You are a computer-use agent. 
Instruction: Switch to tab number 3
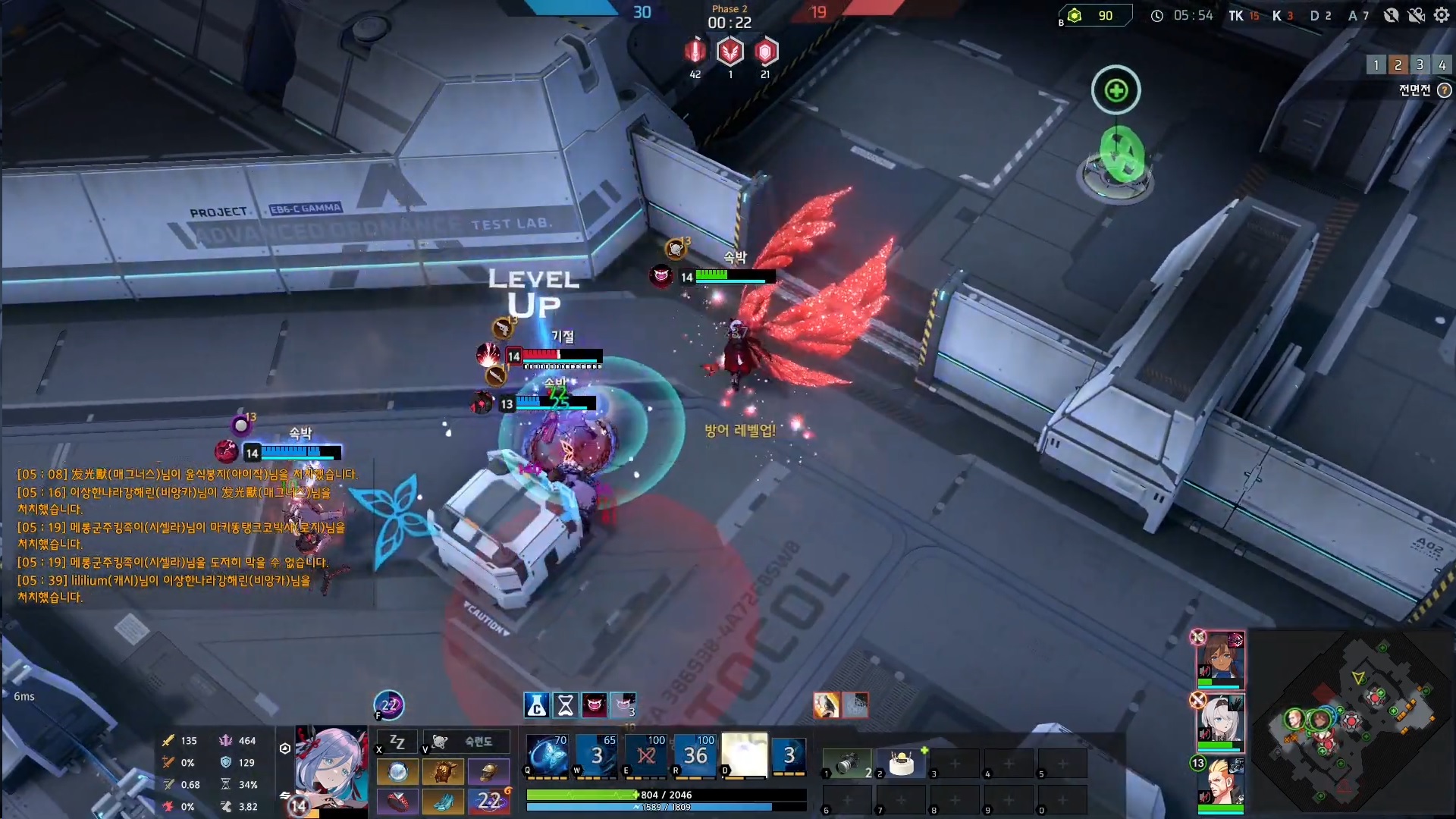[x=1420, y=64]
